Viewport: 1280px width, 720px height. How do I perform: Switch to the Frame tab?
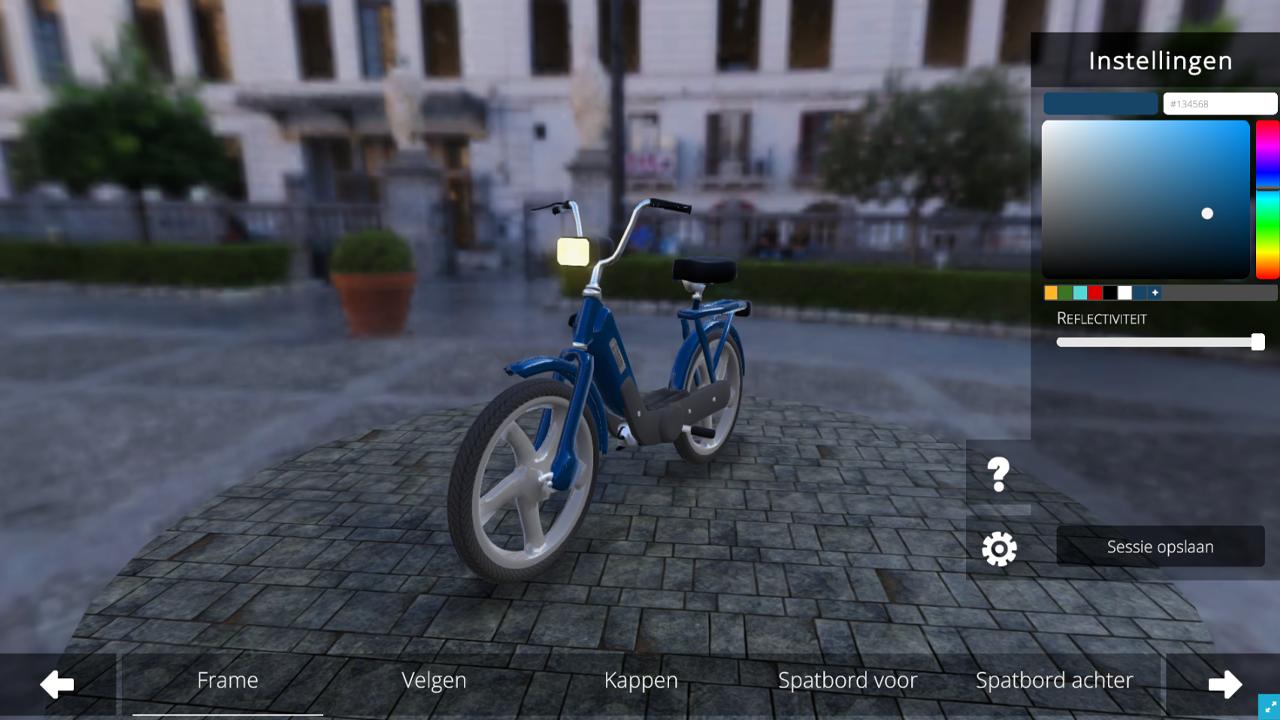click(227, 681)
